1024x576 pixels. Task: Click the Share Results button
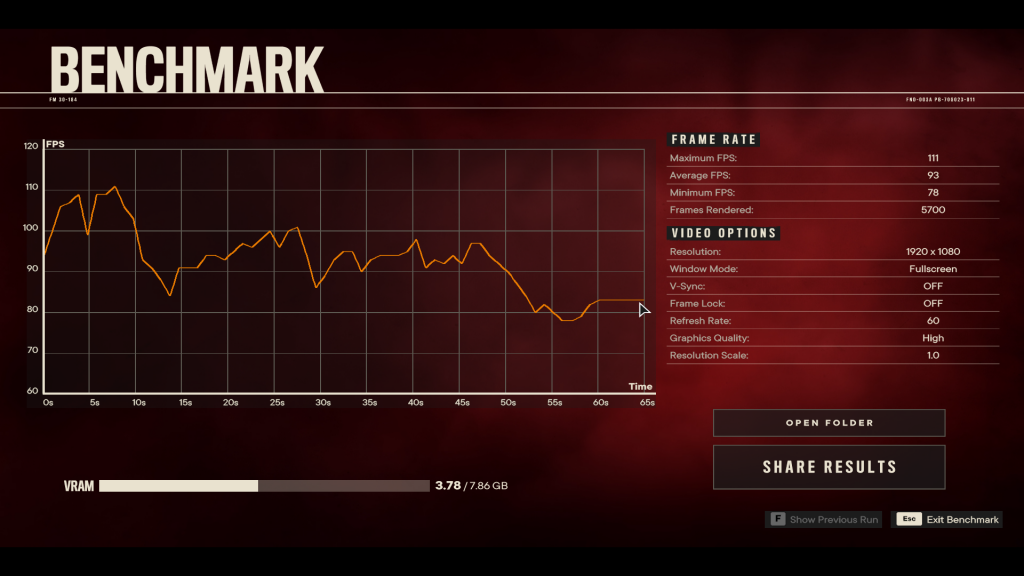[829, 467]
